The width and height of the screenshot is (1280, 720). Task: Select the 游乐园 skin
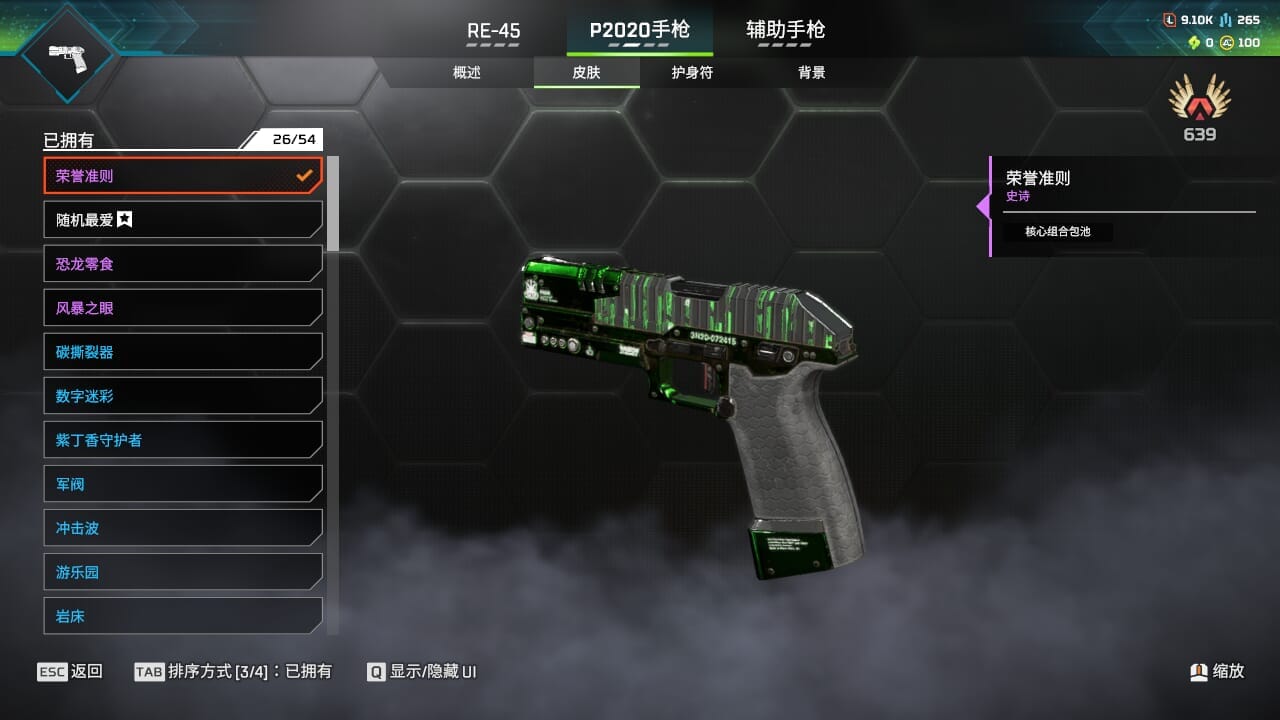click(x=183, y=572)
